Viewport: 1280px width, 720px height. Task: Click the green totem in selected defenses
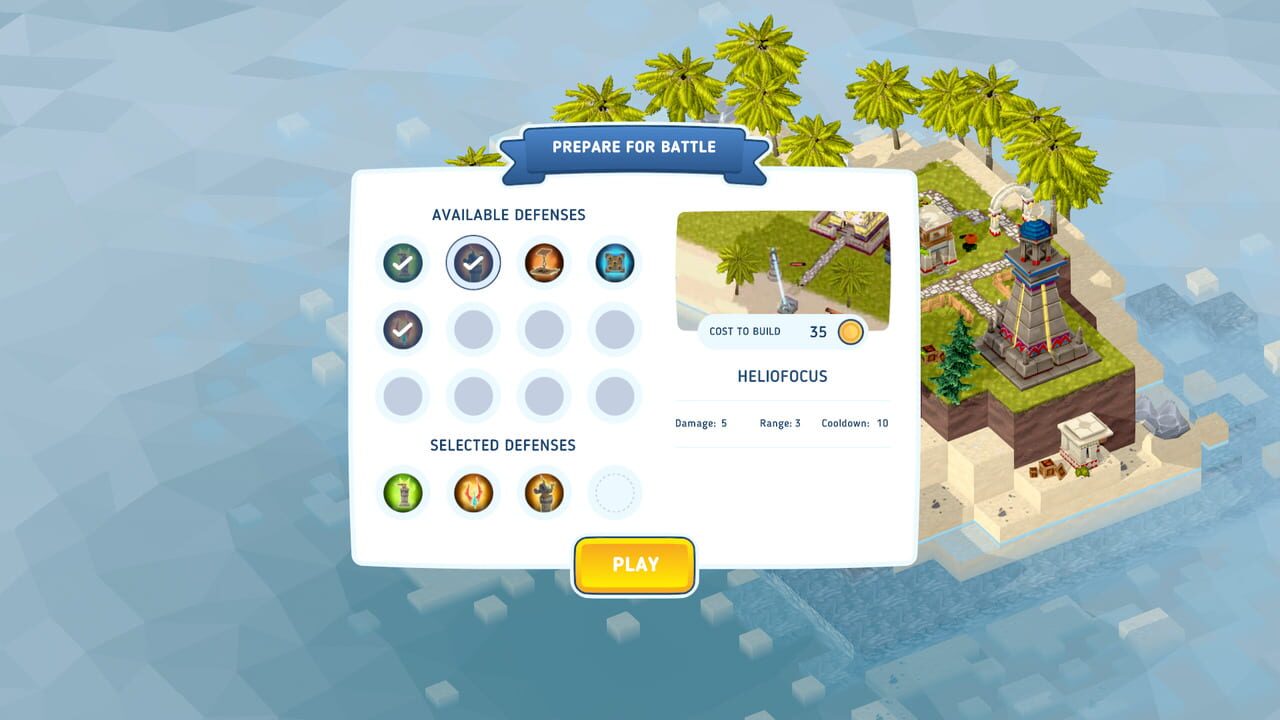(x=401, y=492)
